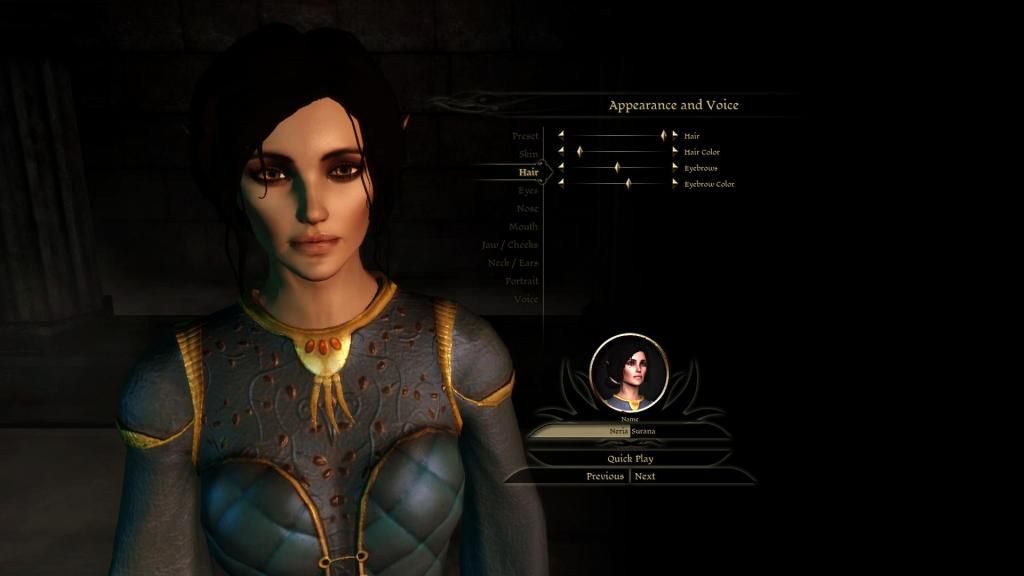Continue with the Next button

click(646, 476)
